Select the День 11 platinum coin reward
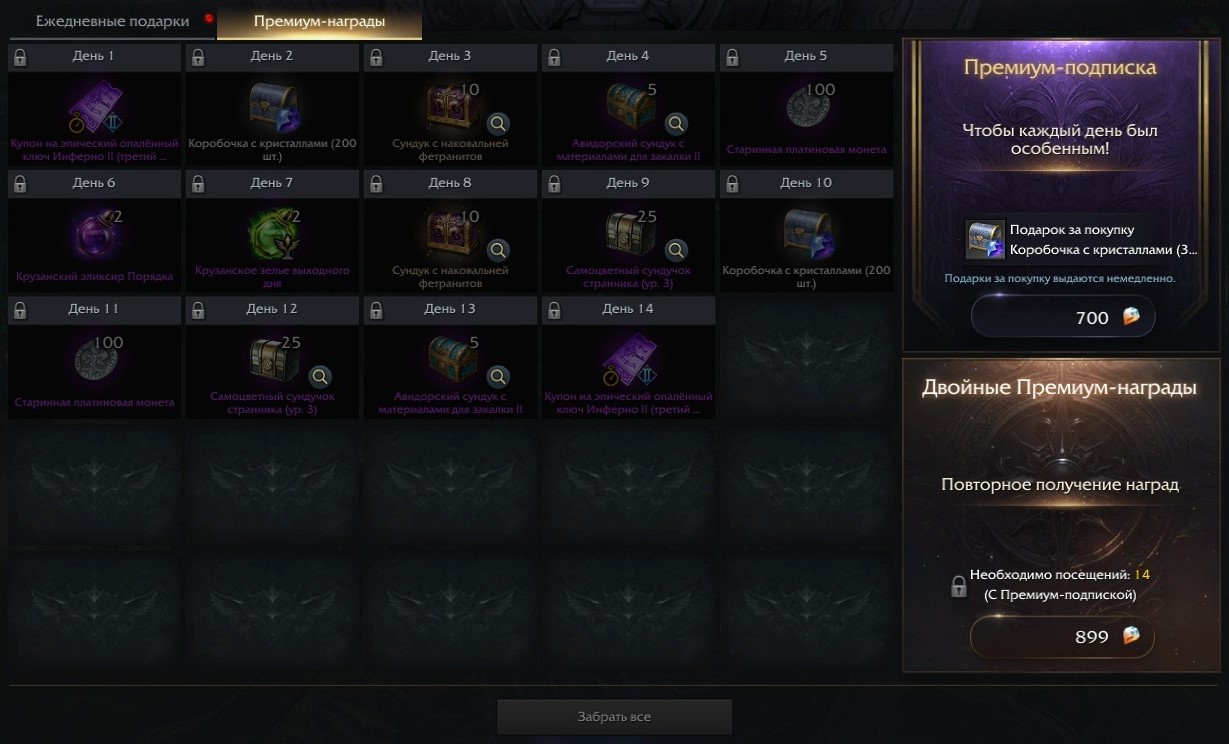This screenshot has width=1229, height=744. (x=95, y=359)
